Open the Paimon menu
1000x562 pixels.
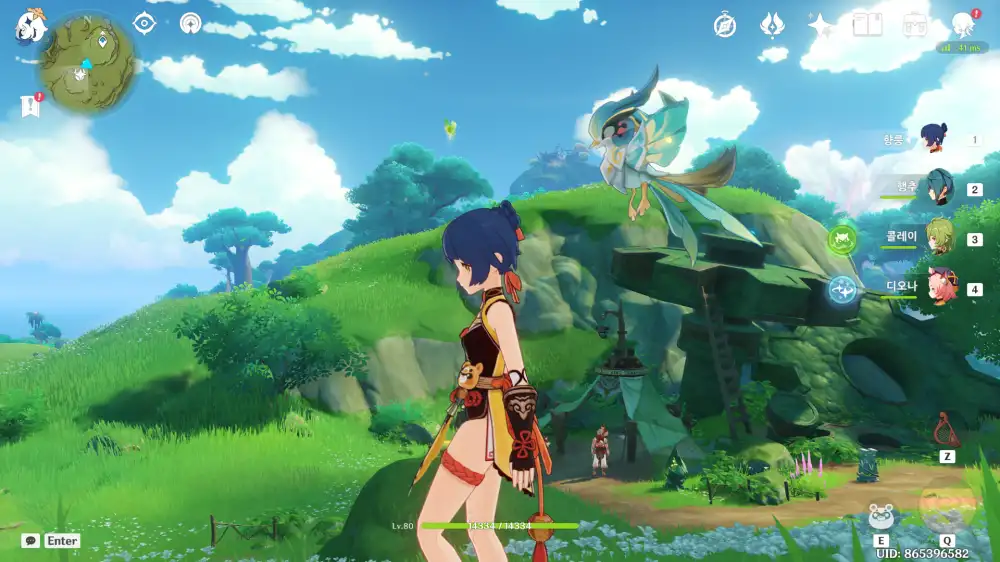31,25
